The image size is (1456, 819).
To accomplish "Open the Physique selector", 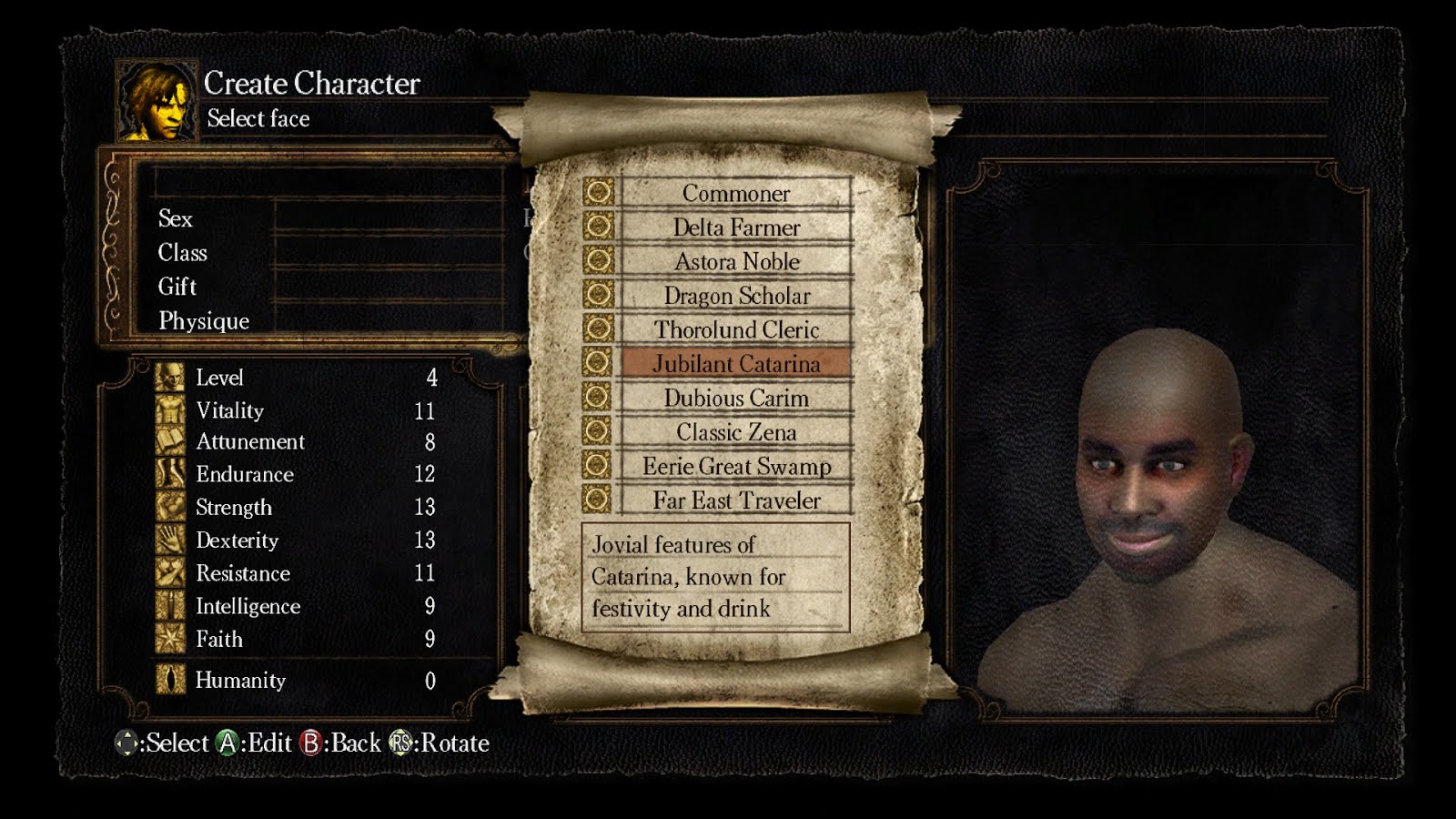I will pyautogui.click(x=204, y=320).
